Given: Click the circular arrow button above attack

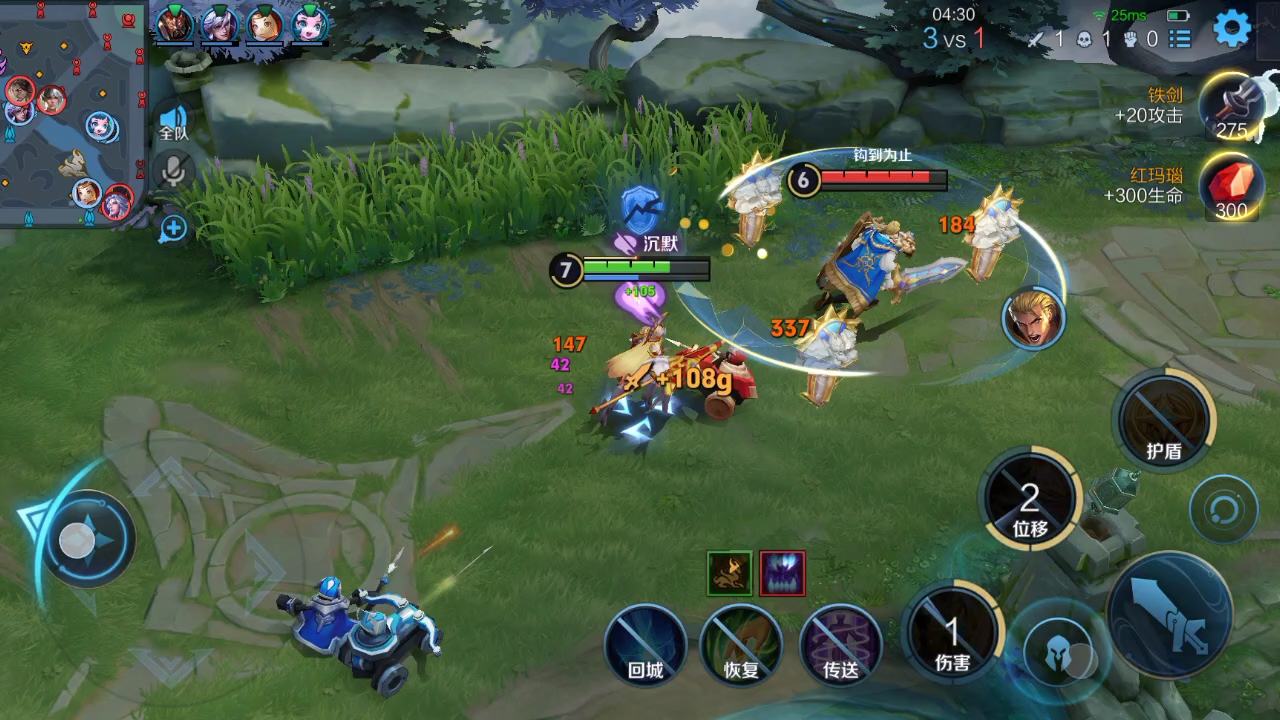Looking at the screenshot, I should pos(1223,510).
